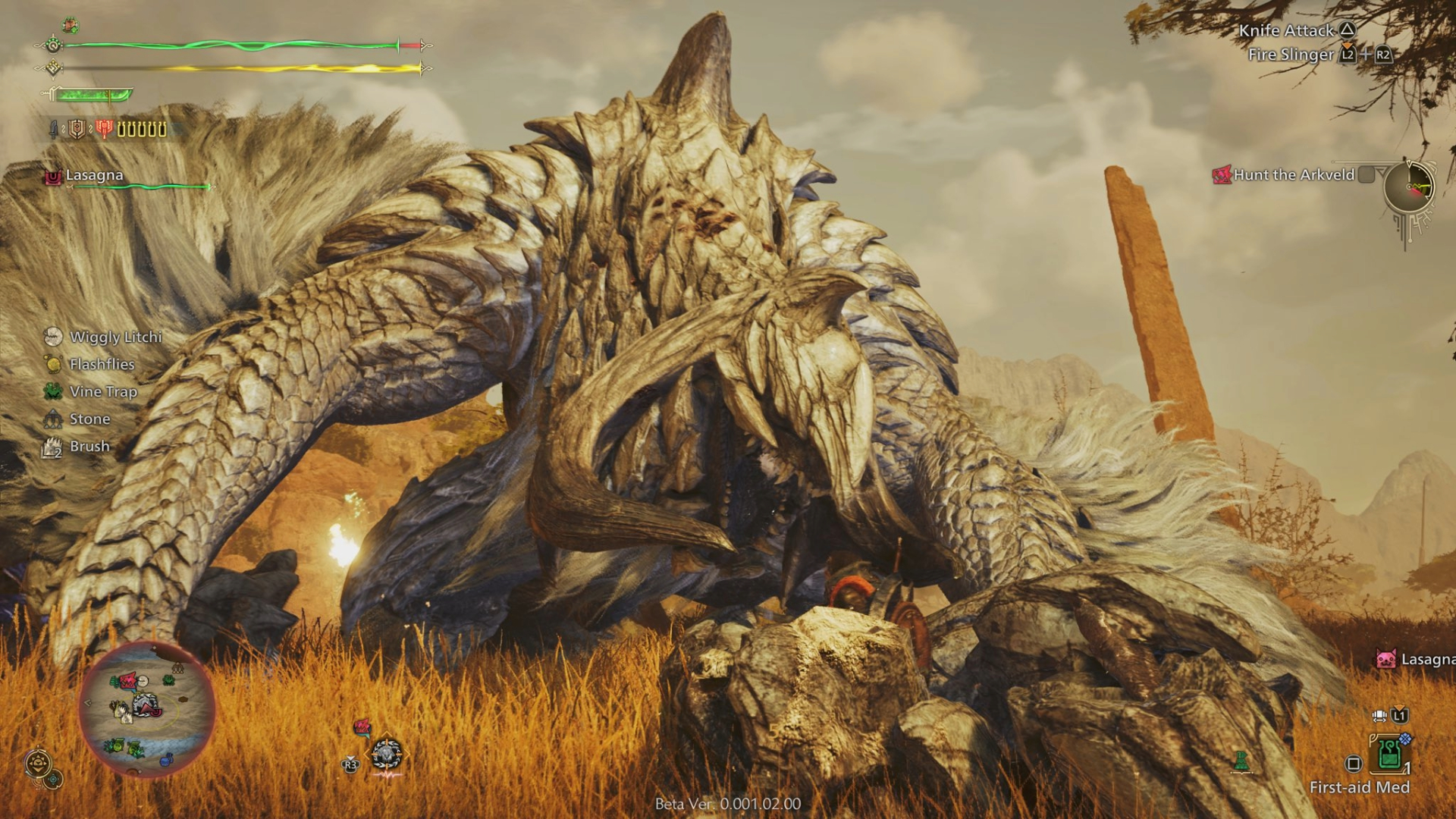Toggle the R3 radial communication menu
Screen dimensions: 1456x819
coord(351,764)
